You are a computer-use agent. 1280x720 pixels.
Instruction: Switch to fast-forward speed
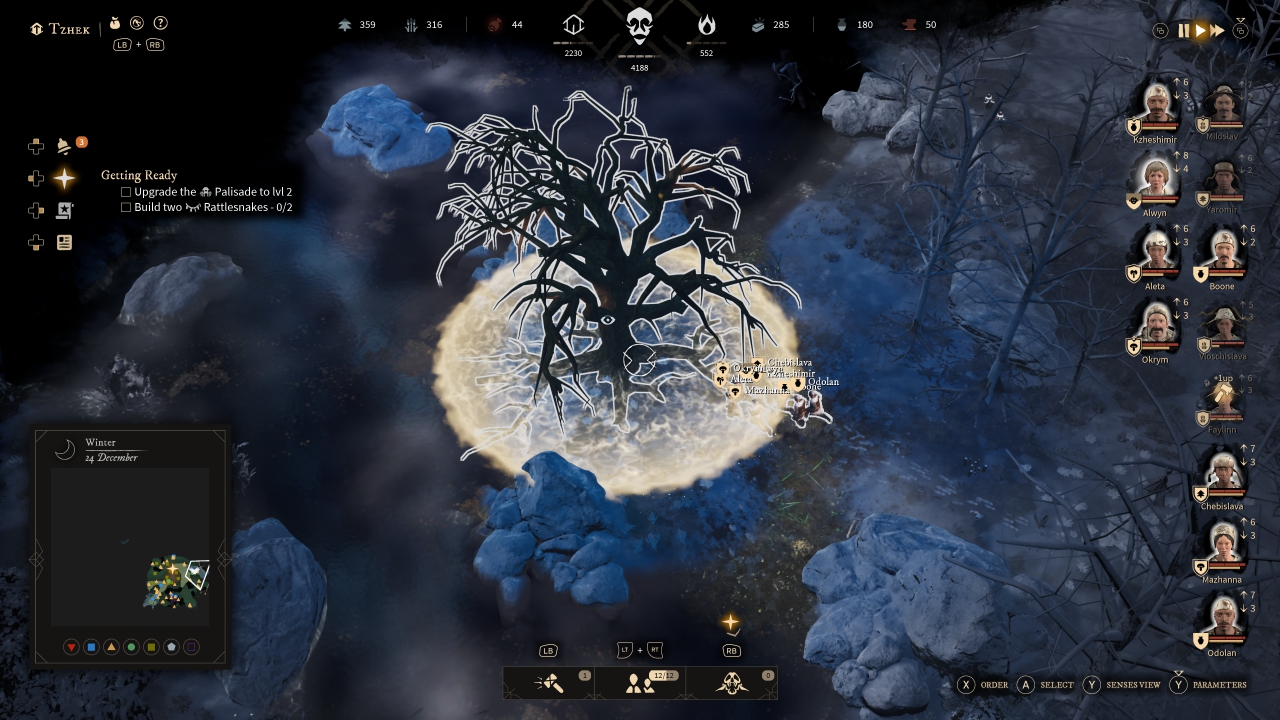(1218, 31)
